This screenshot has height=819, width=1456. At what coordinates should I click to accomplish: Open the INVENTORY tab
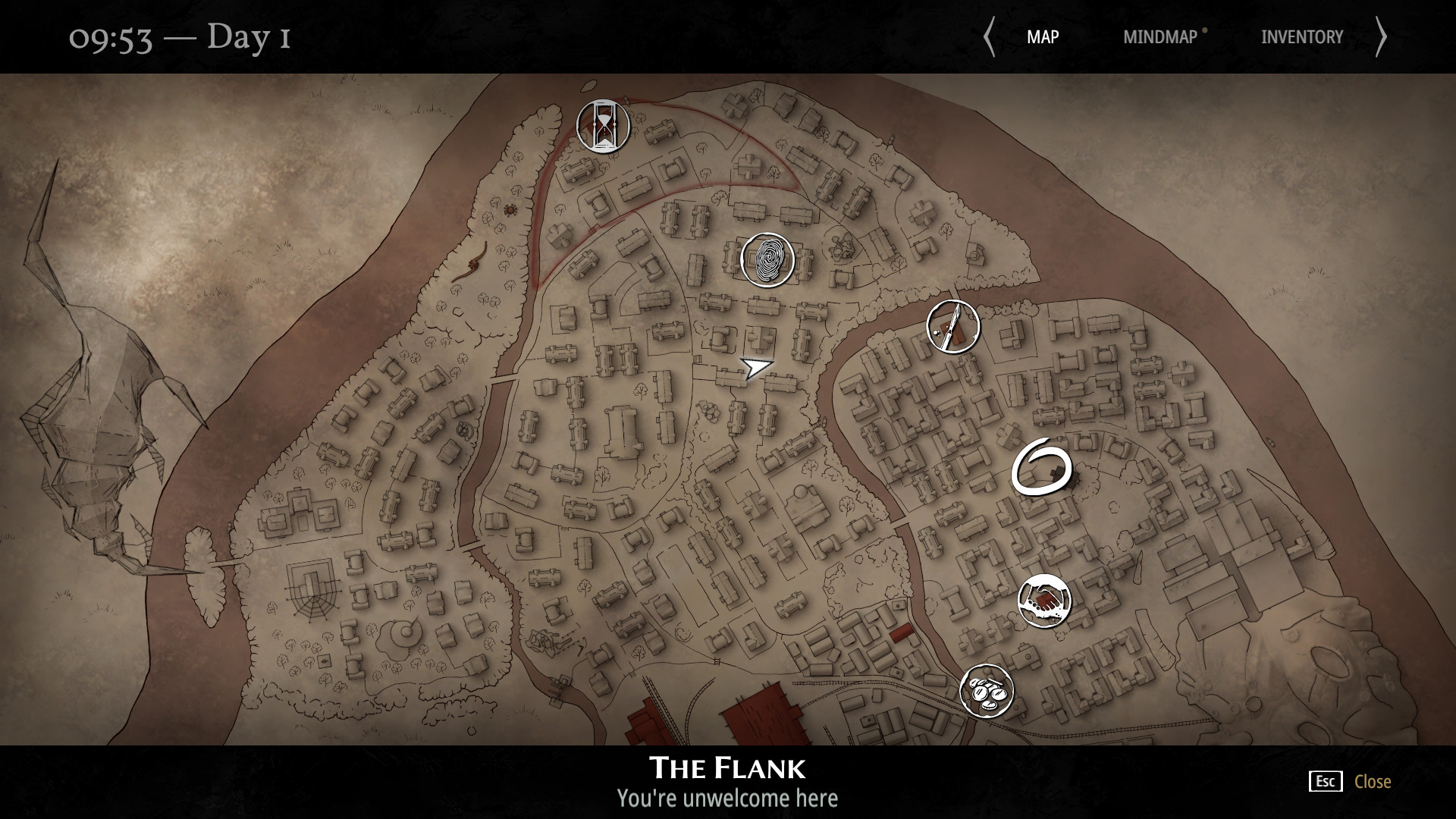pyautogui.click(x=1302, y=36)
